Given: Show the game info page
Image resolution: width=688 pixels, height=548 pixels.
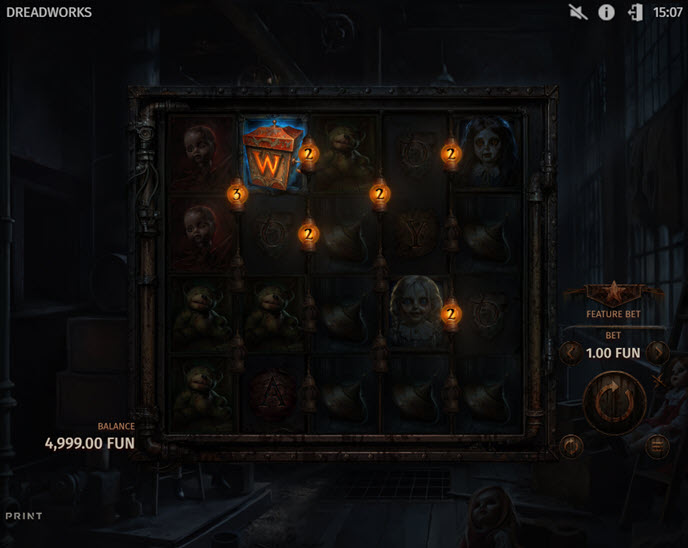Looking at the screenshot, I should tap(606, 13).
